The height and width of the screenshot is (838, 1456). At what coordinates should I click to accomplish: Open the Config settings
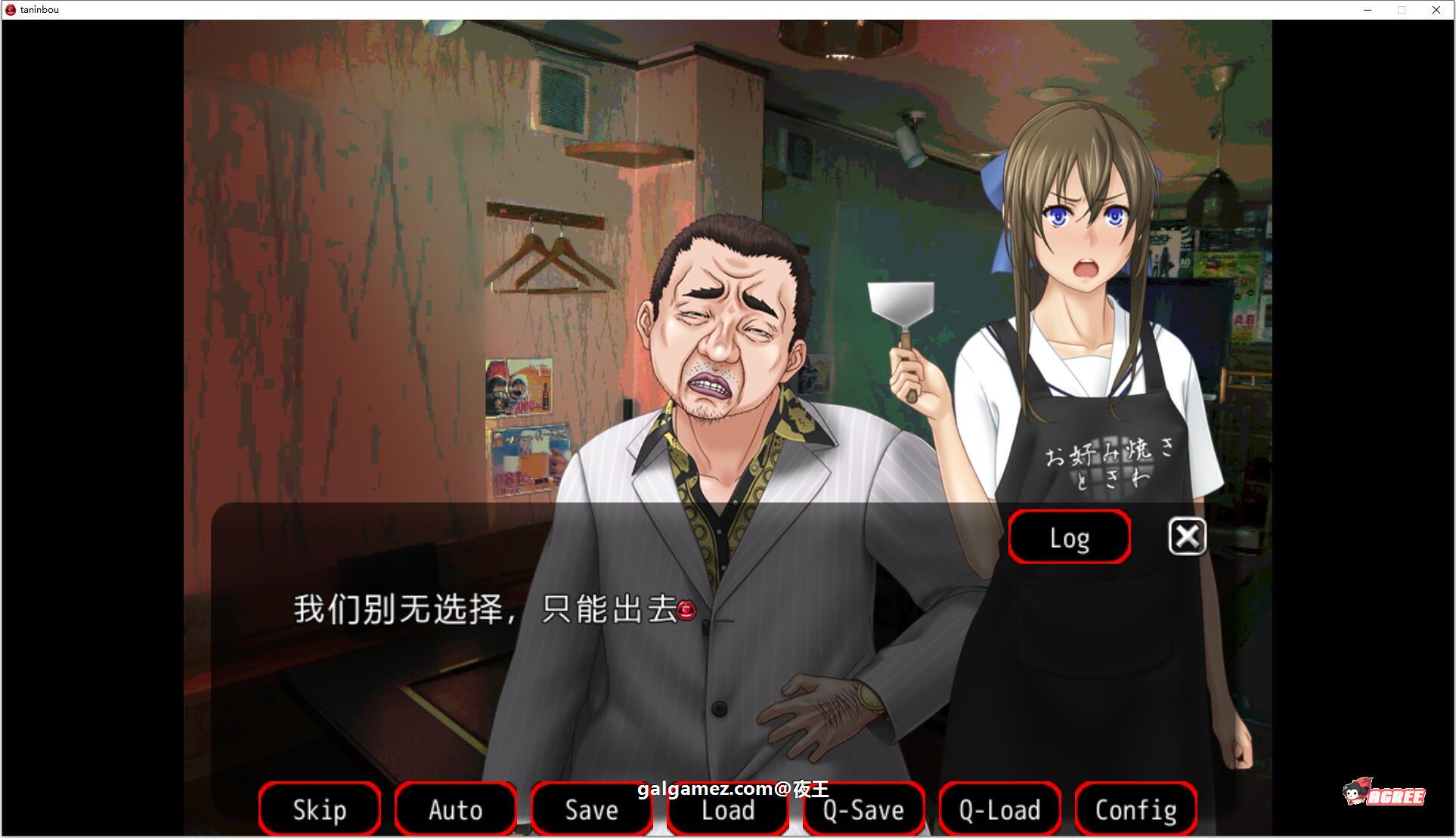click(1135, 809)
